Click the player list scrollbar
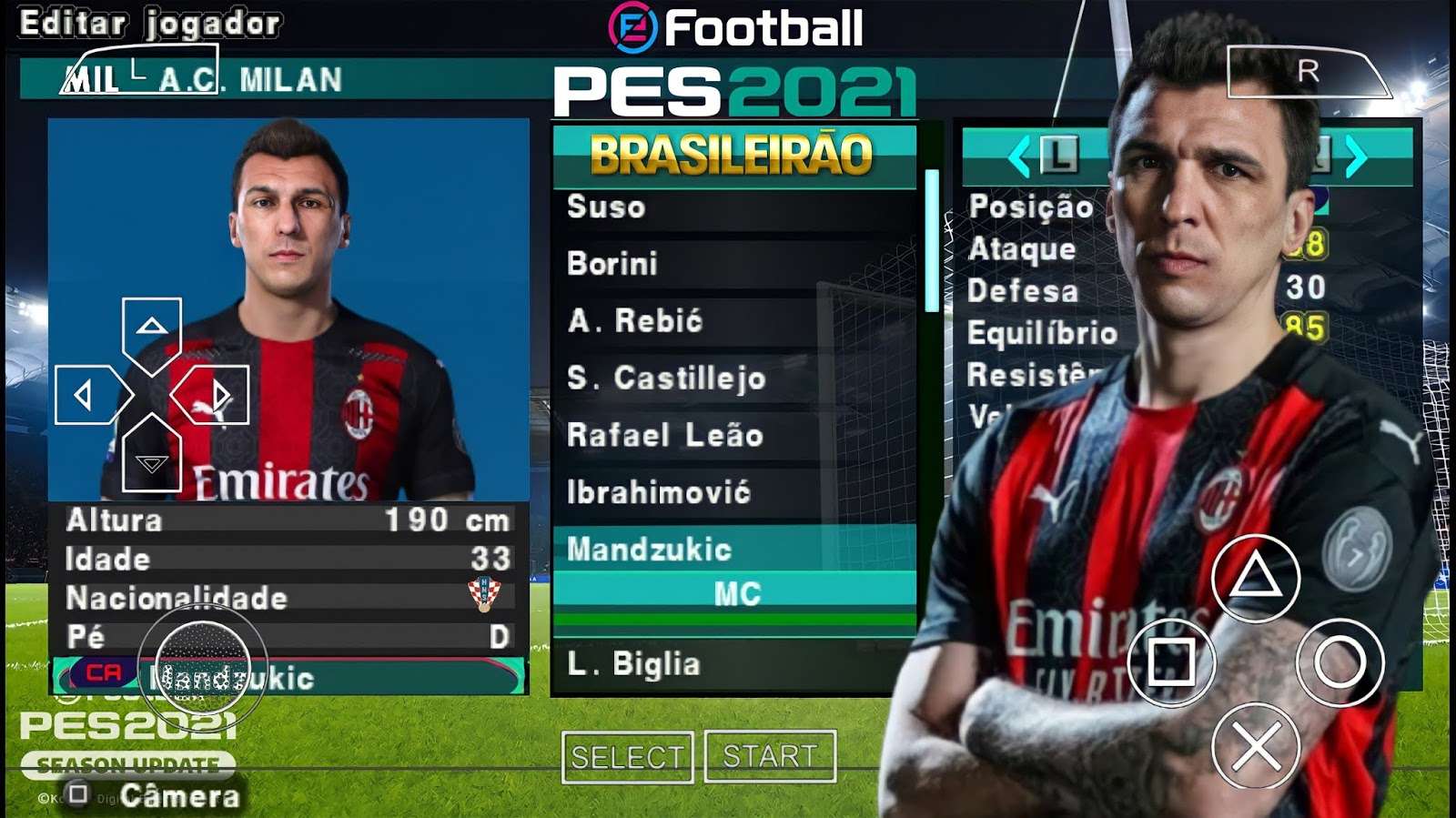 (931, 241)
